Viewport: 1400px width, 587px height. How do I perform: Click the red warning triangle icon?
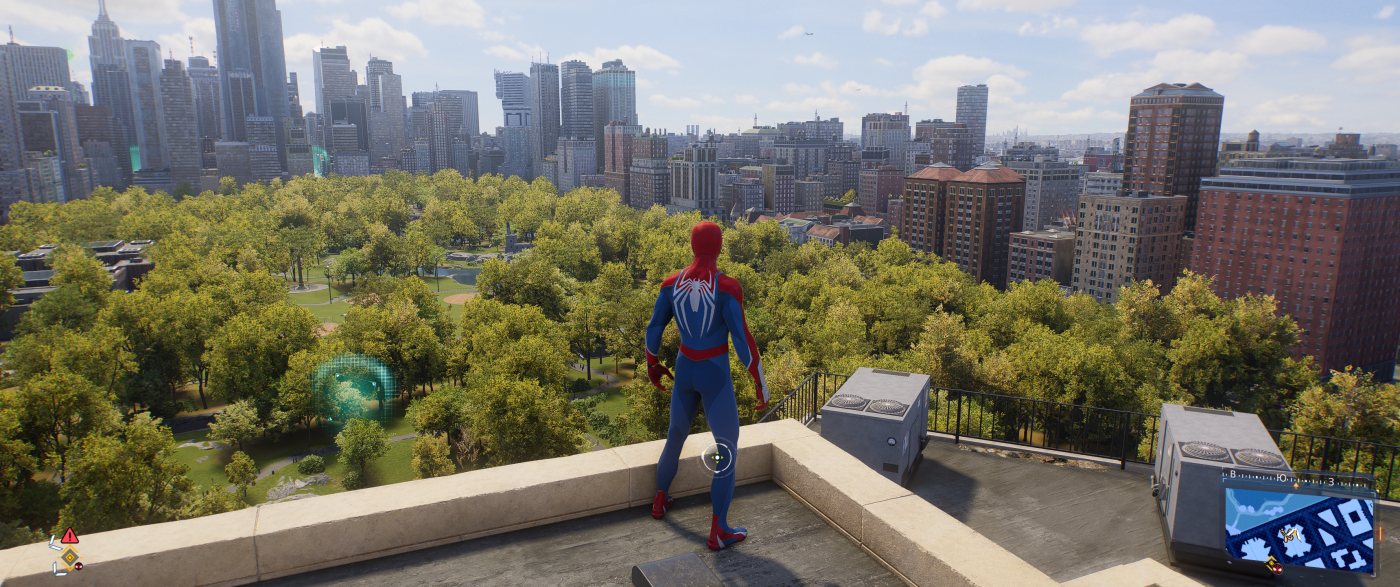(69, 536)
